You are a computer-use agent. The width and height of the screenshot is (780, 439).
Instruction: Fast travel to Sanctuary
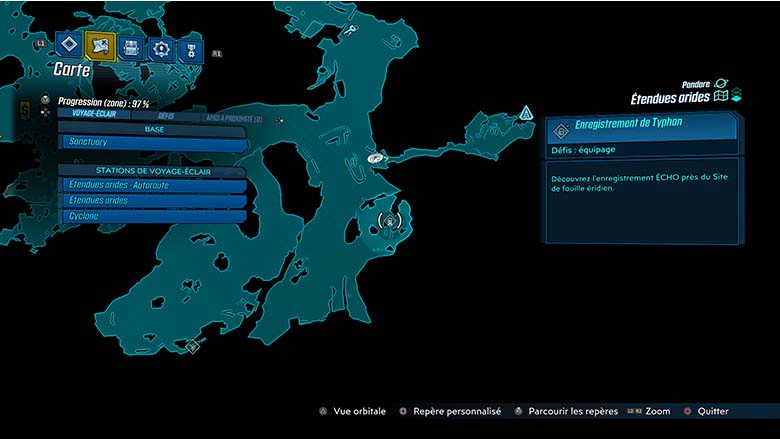[x=152, y=144]
